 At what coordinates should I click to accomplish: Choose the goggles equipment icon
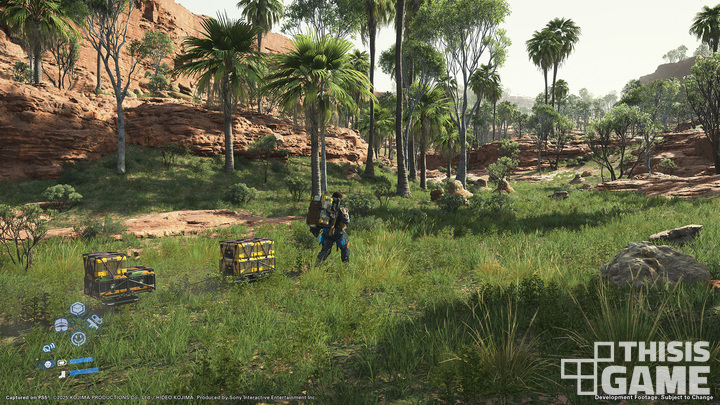(61, 325)
